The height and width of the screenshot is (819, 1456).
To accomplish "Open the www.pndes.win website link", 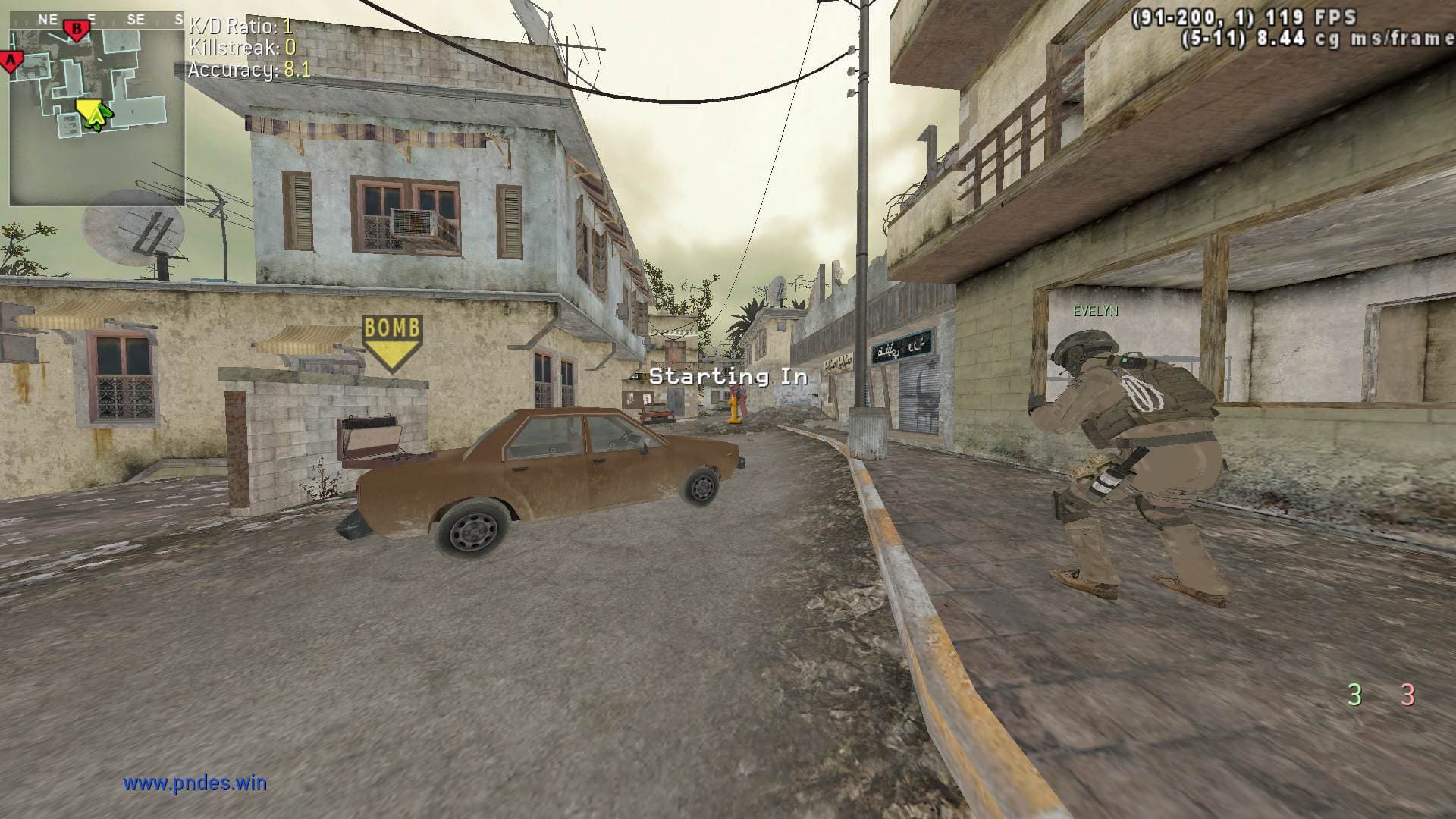I will pos(195,783).
